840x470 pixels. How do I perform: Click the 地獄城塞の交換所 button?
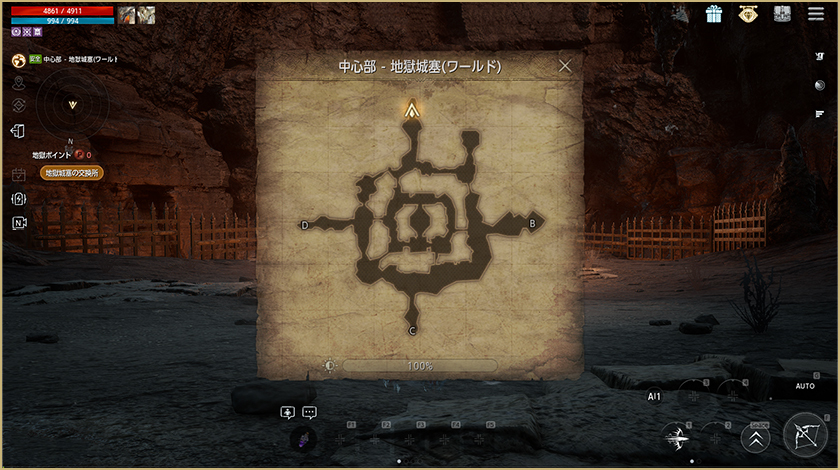click(72, 173)
